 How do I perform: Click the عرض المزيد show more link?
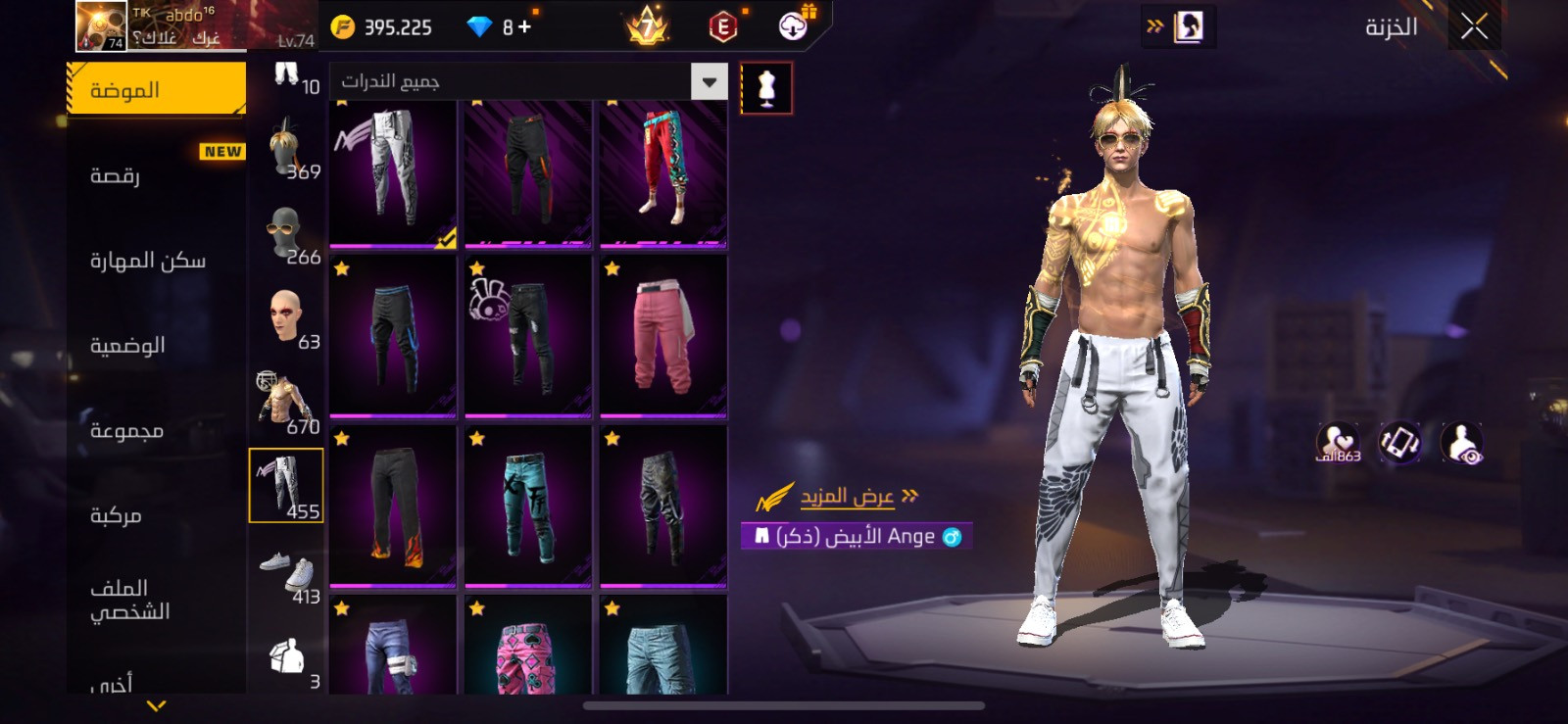pos(848,497)
